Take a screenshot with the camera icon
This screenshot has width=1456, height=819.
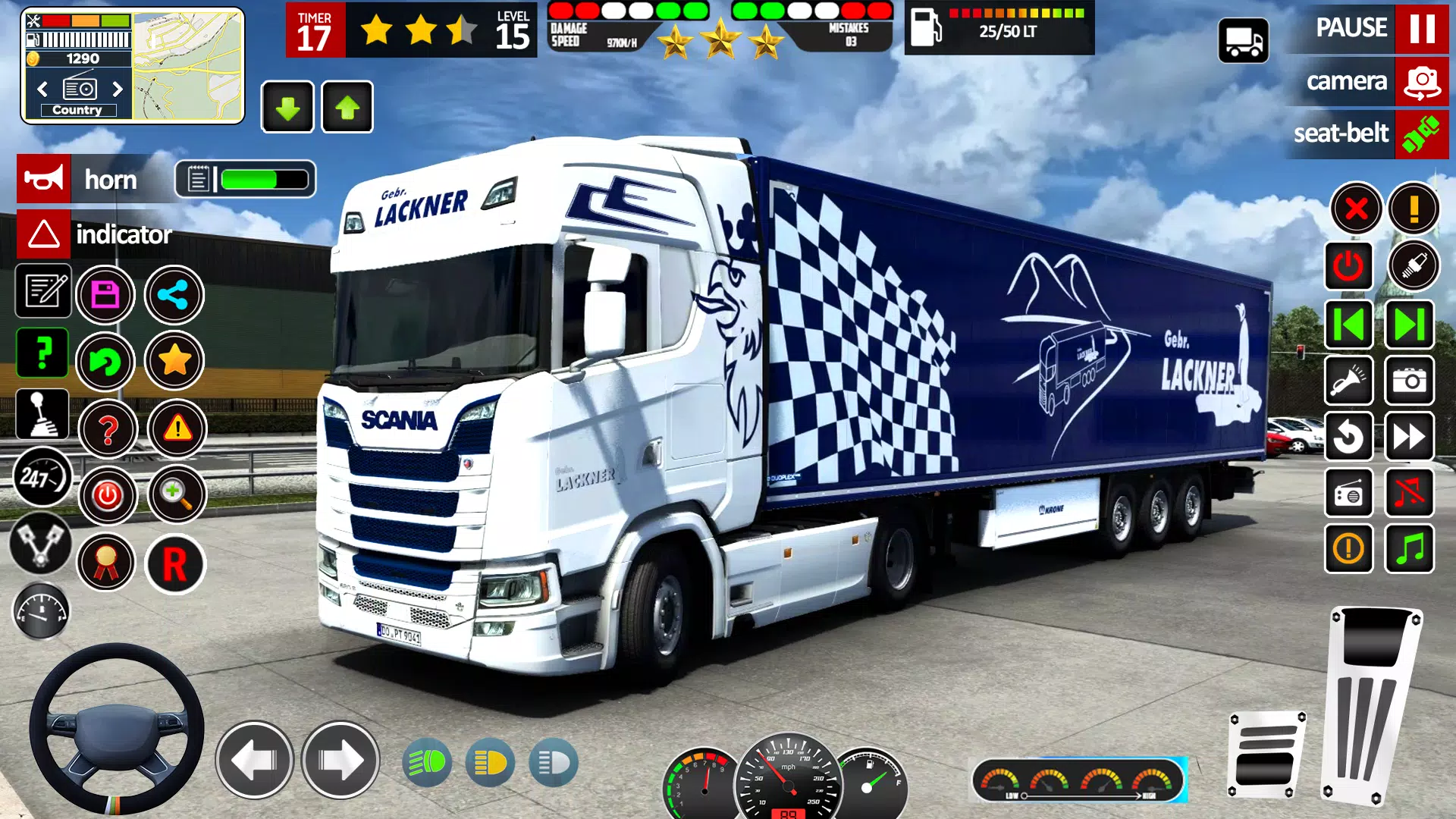(x=1409, y=381)
